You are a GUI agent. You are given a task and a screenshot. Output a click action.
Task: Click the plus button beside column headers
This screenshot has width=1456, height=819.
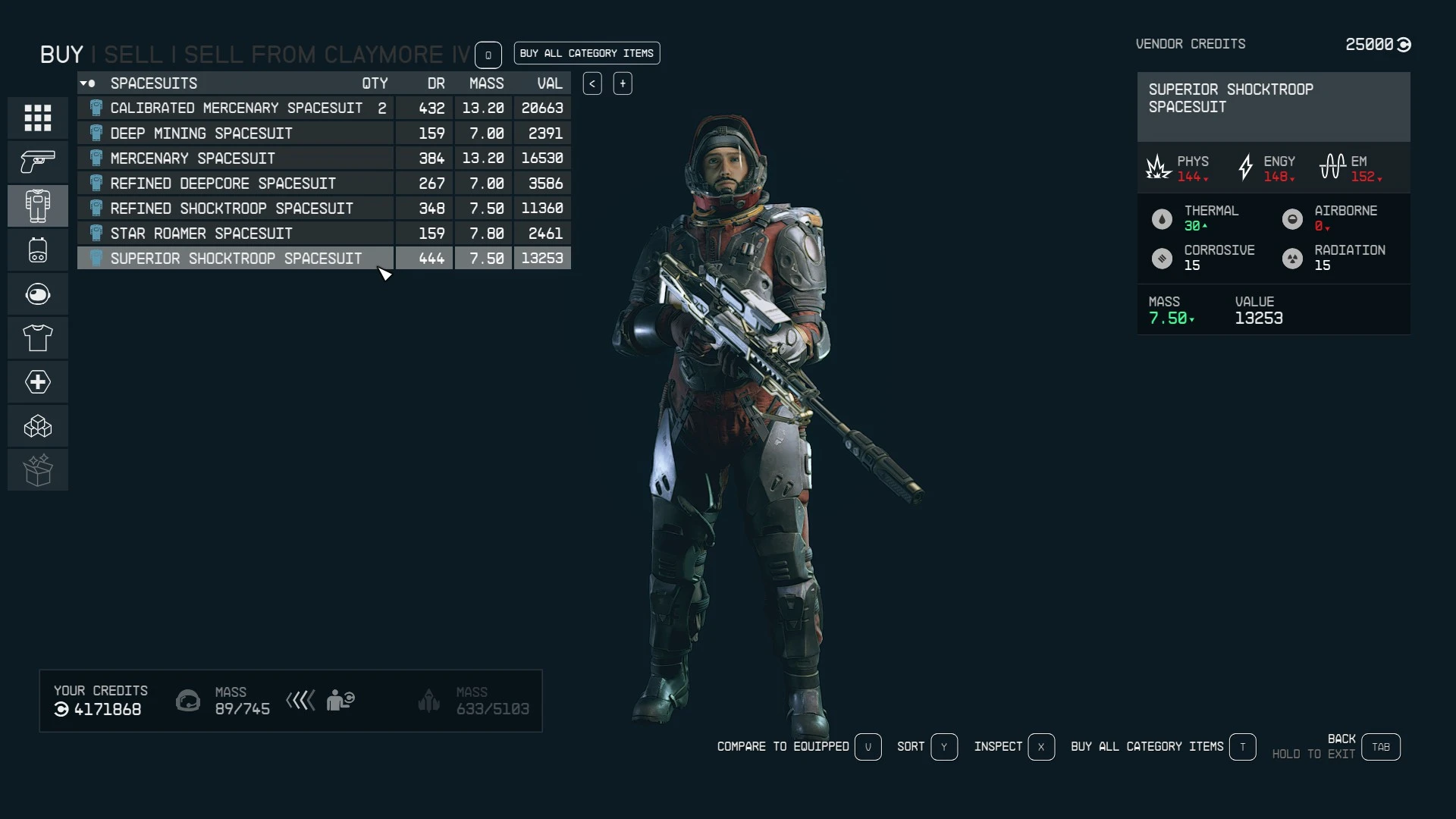623,83
